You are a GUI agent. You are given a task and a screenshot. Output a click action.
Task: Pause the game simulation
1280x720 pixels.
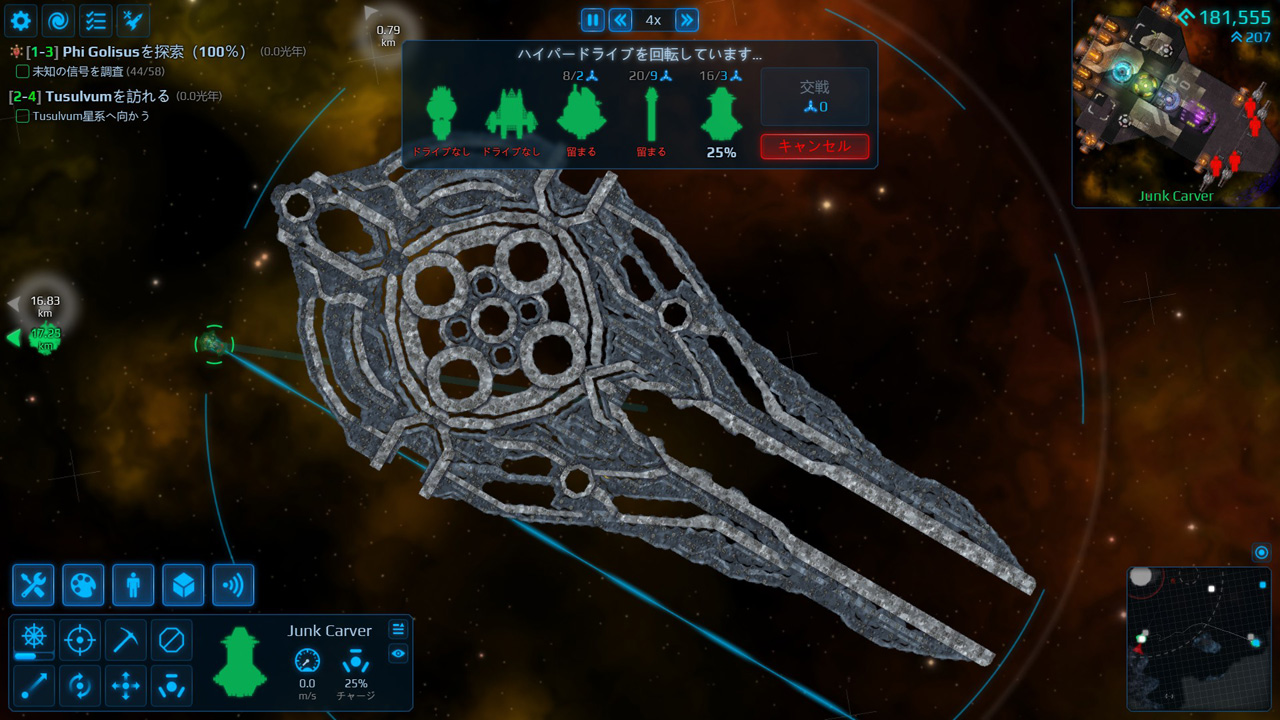tap(593, 20)
